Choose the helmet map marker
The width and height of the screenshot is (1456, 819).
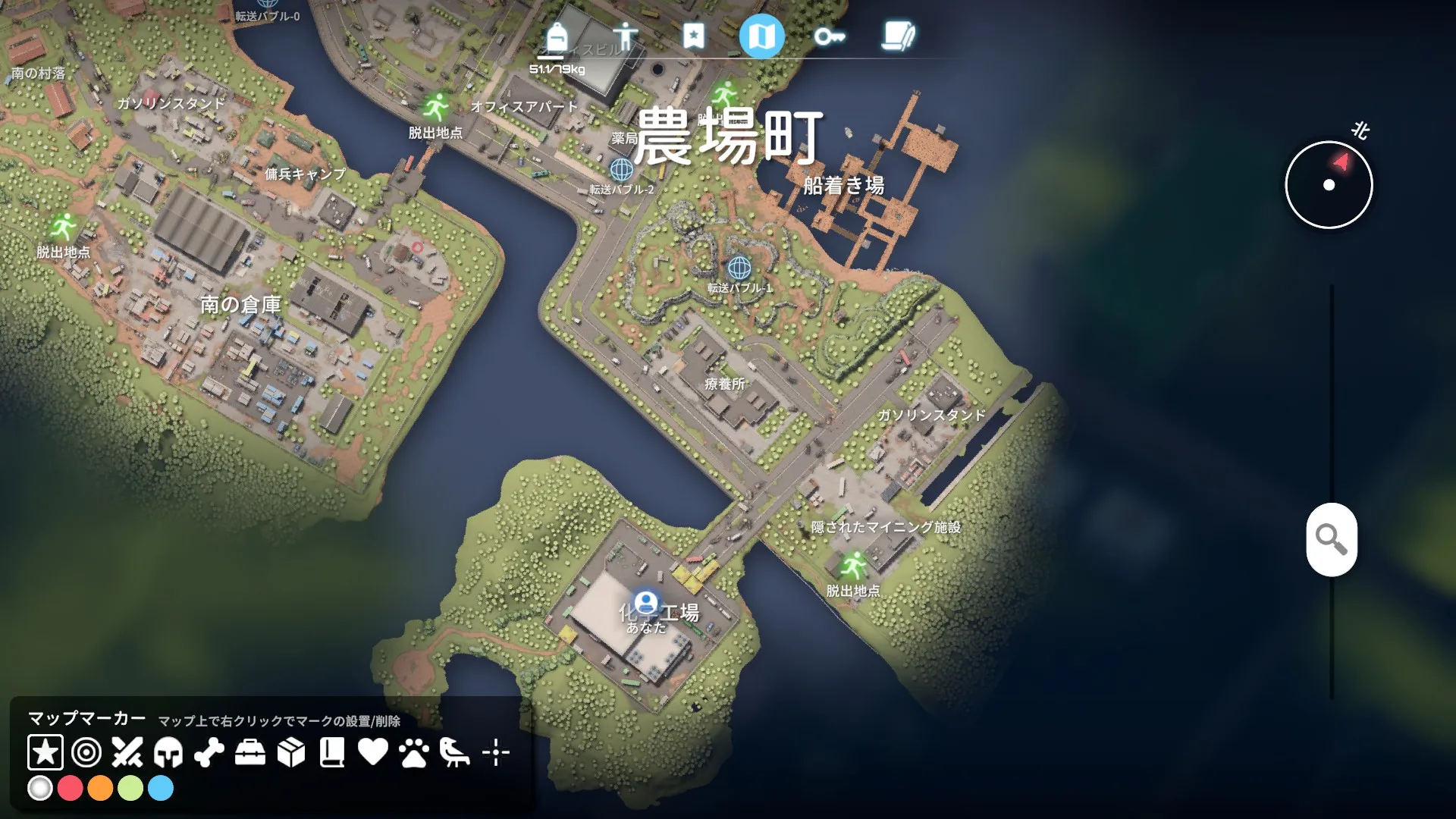click(x=168, y=752)
